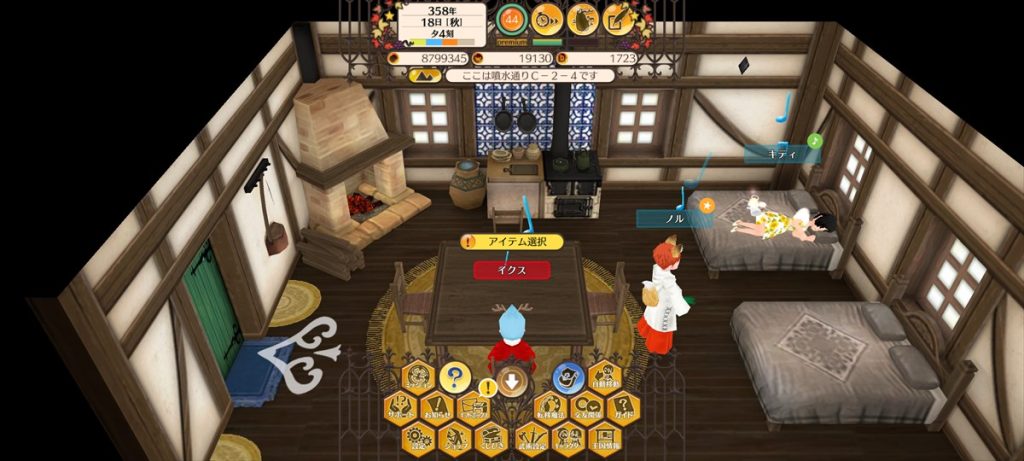Open the 交友関係 relationships hexagon

coord(586,408)
